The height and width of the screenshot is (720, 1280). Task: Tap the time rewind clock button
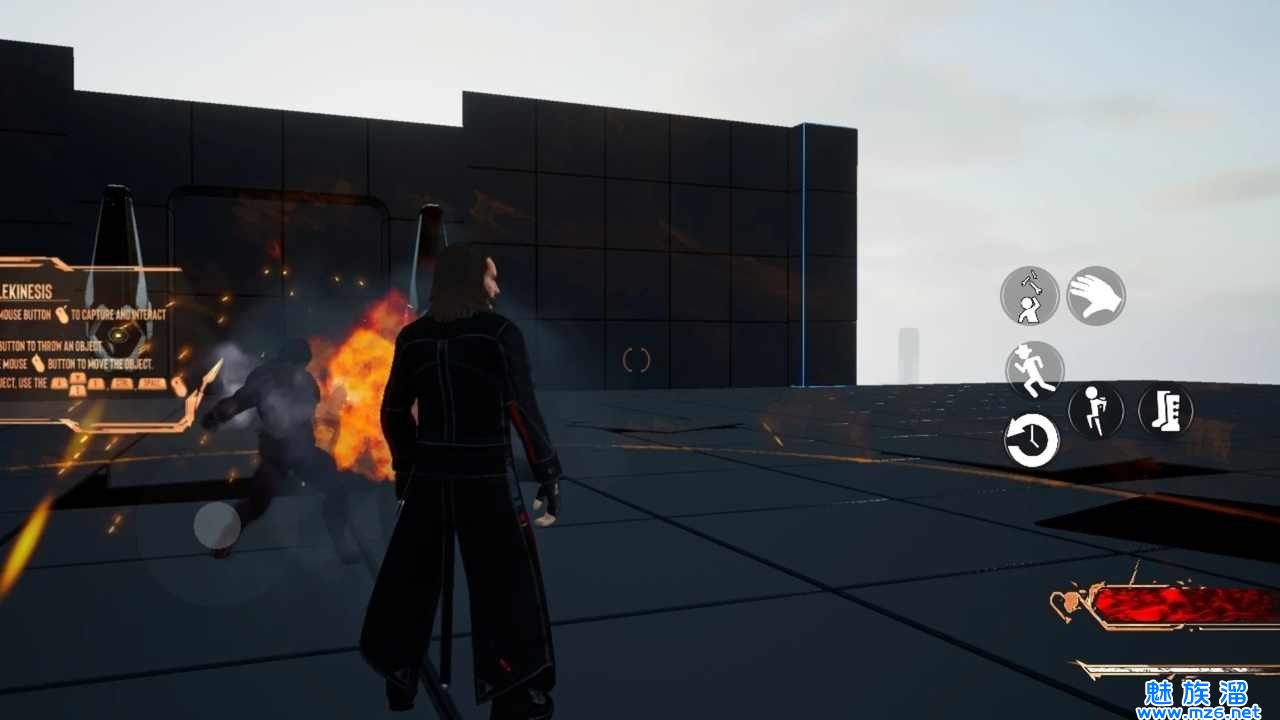(x=1032, y=440)
